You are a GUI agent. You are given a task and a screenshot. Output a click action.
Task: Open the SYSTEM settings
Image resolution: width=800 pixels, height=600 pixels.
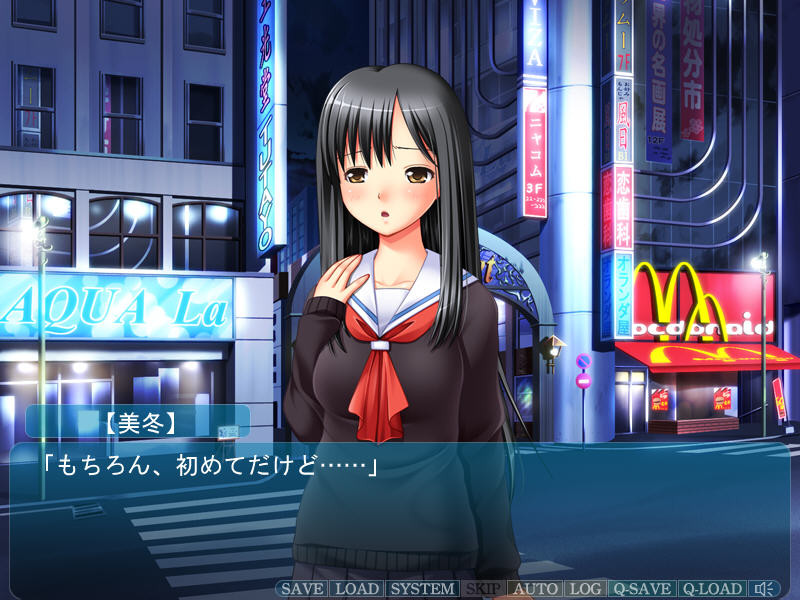point(420,589)
